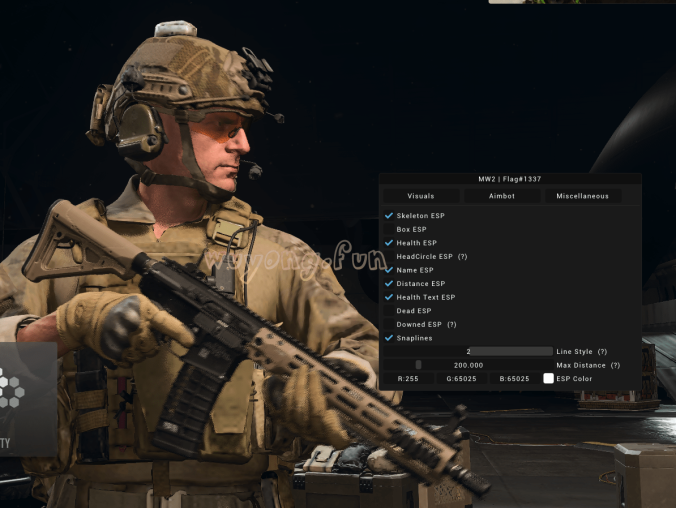The width and height of the screenshot is (676, 508).
Task: Turn off the Snaplines checkbox
Action: tap(389, 338)
